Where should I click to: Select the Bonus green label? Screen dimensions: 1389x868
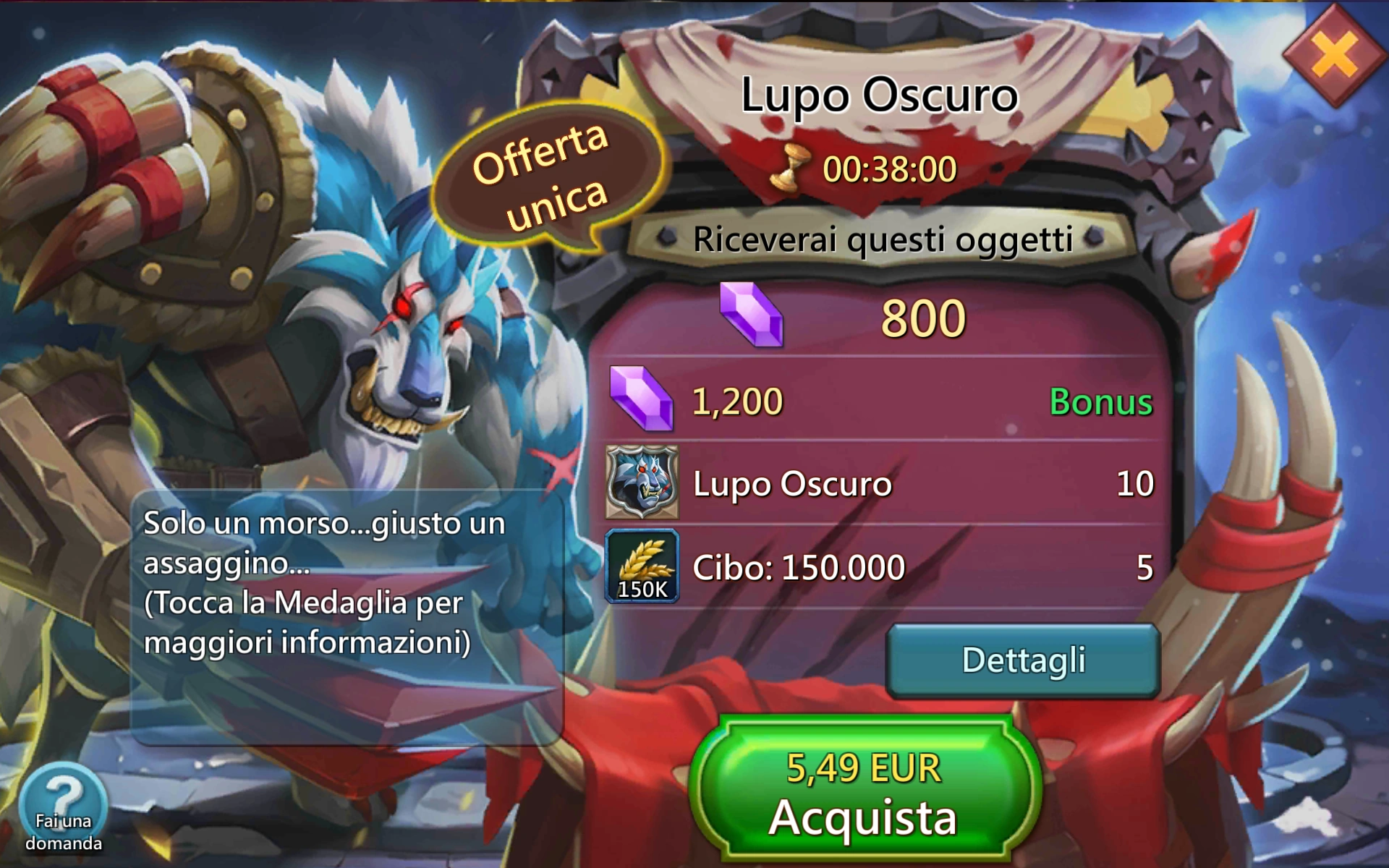pos(1101,402)
